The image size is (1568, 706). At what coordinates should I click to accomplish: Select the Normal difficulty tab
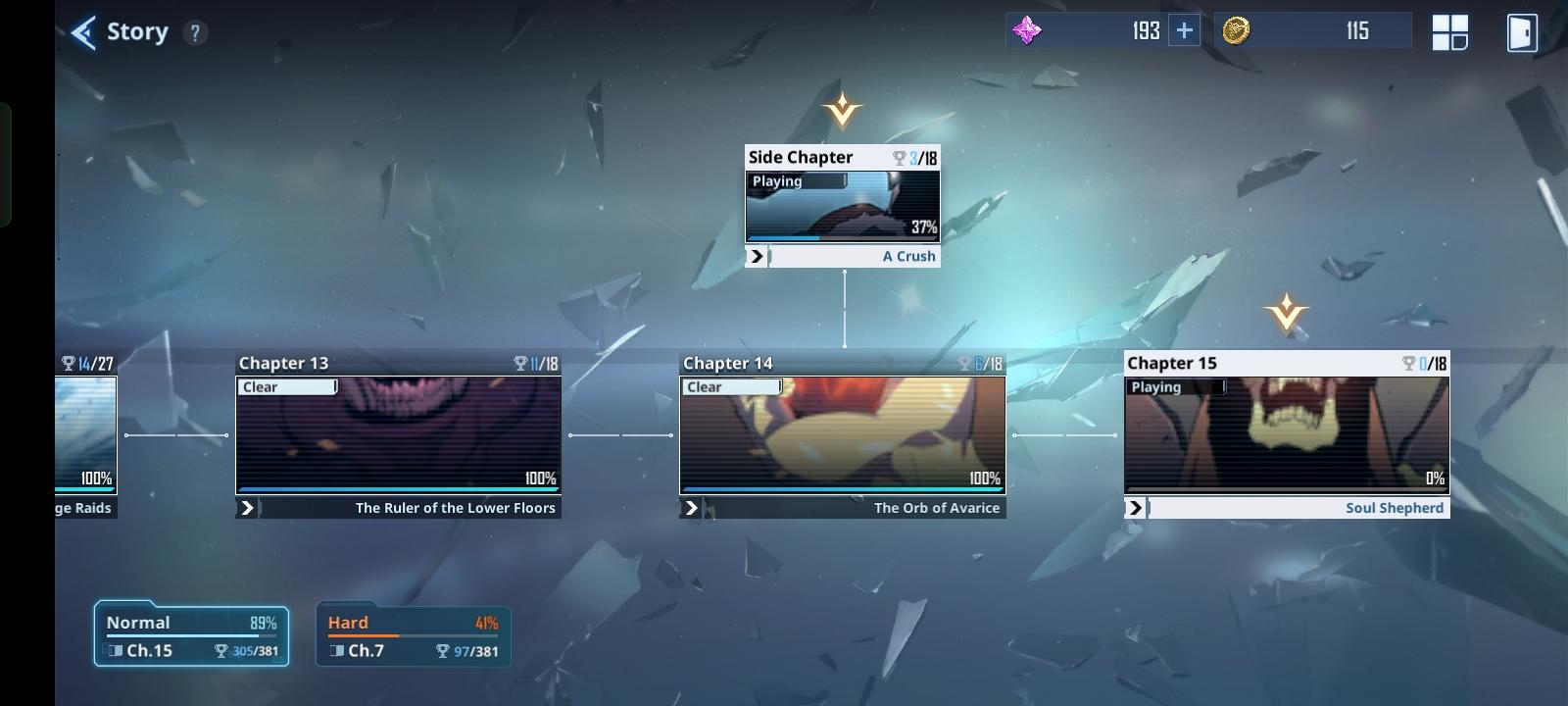pos(190,633)
